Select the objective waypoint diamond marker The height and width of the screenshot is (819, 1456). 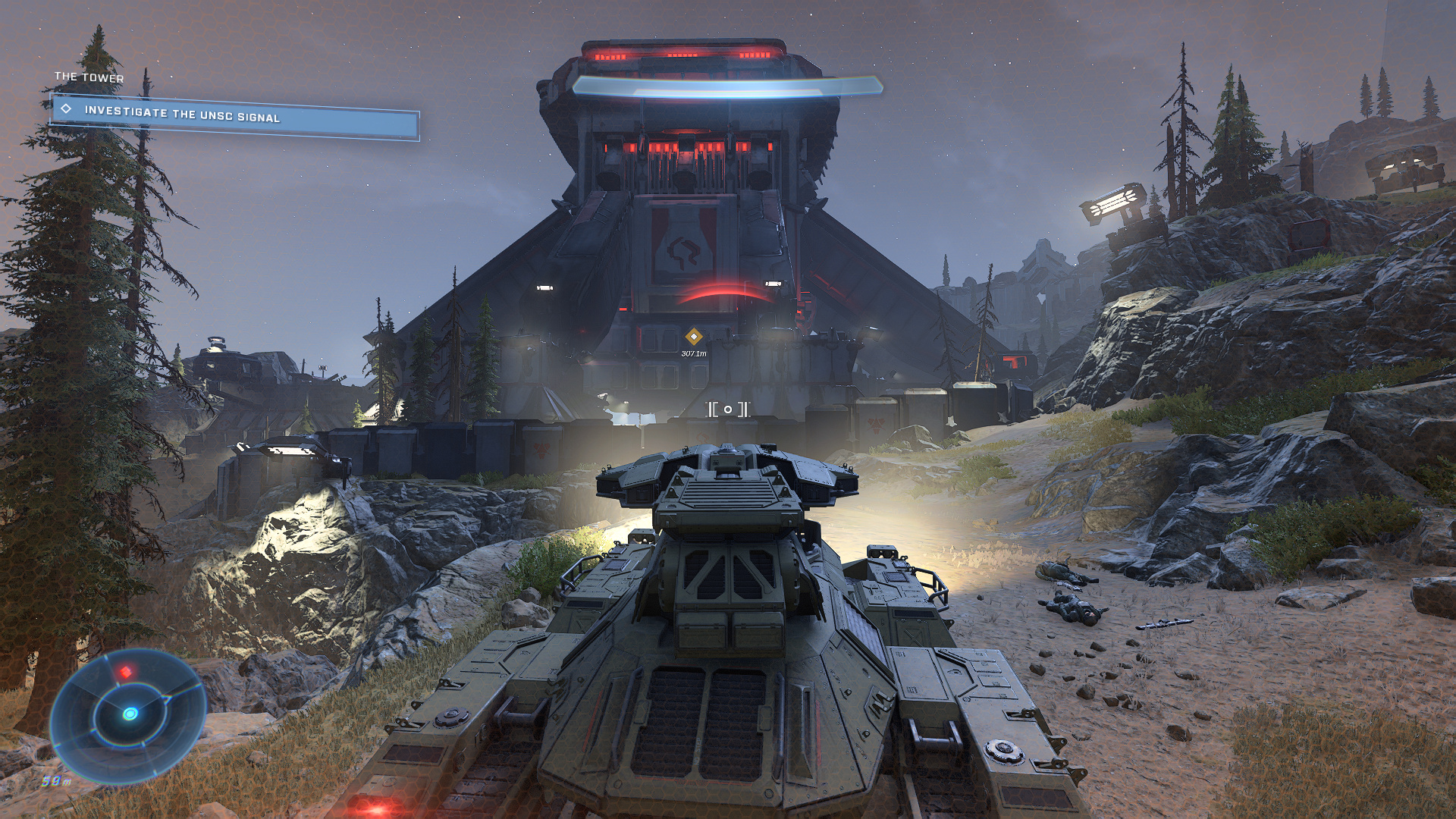pyautogui.click(x=693, y=337)
